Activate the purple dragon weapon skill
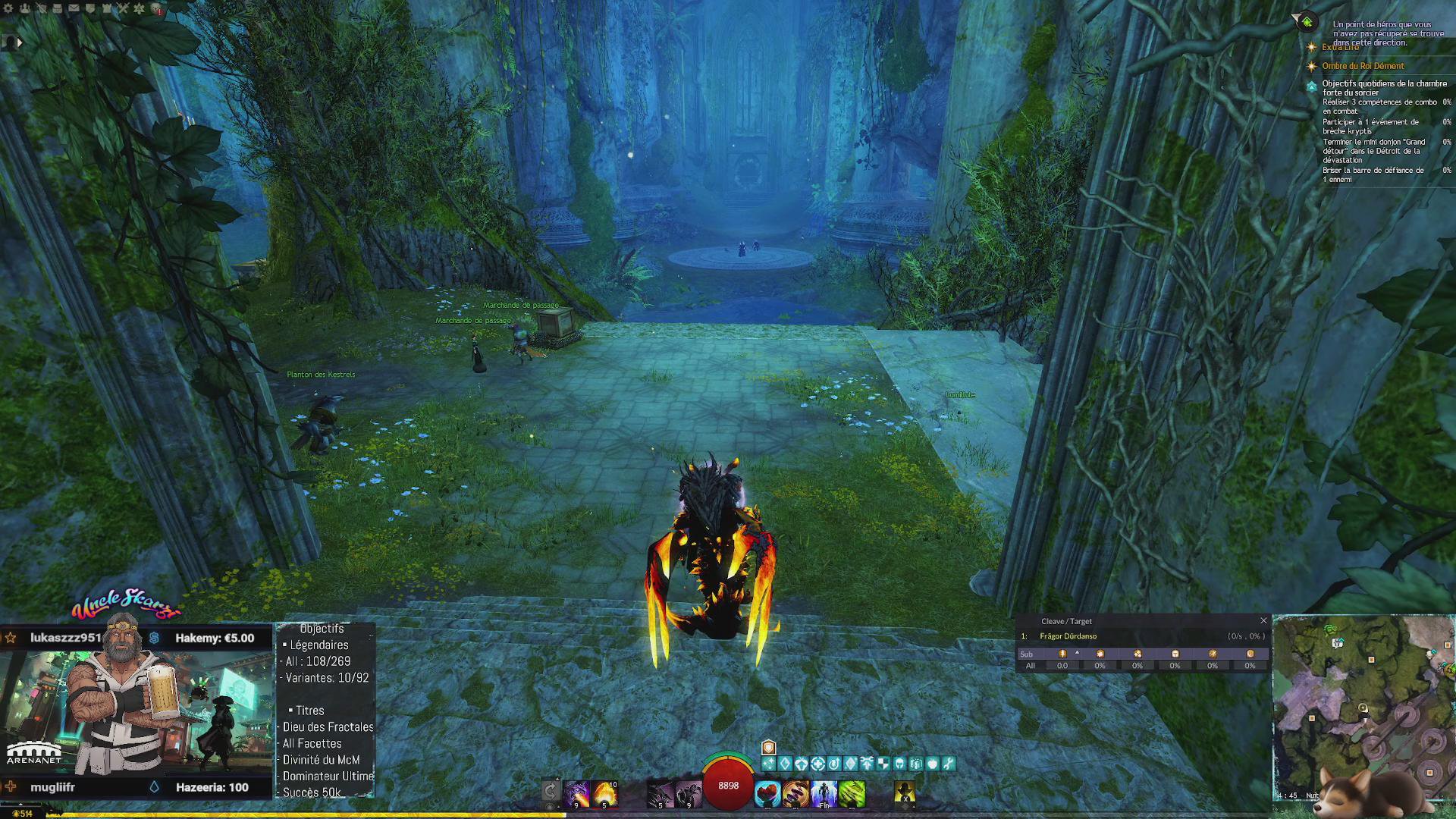This screenshot has width=1456, height=819. pos(576,794)
